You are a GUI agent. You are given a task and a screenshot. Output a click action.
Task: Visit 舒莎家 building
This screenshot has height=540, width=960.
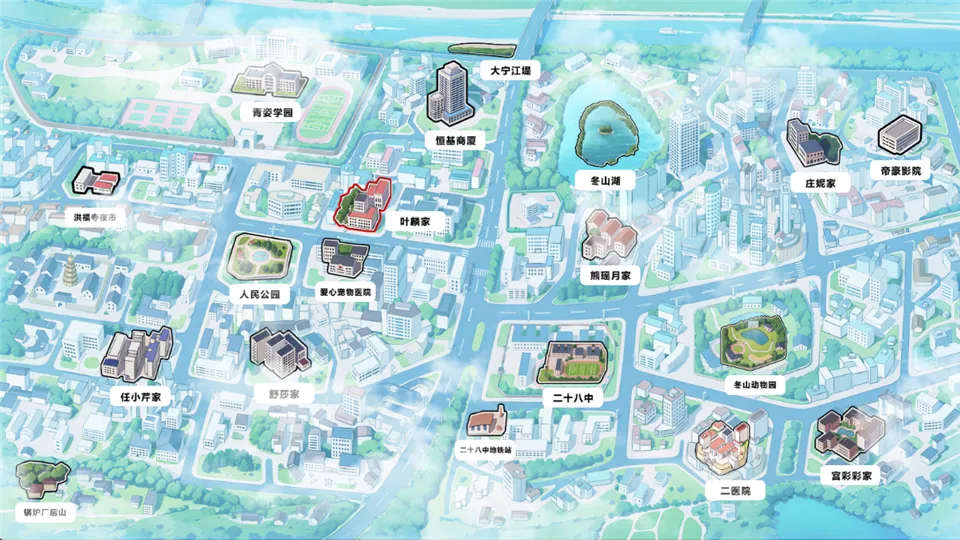278,350
